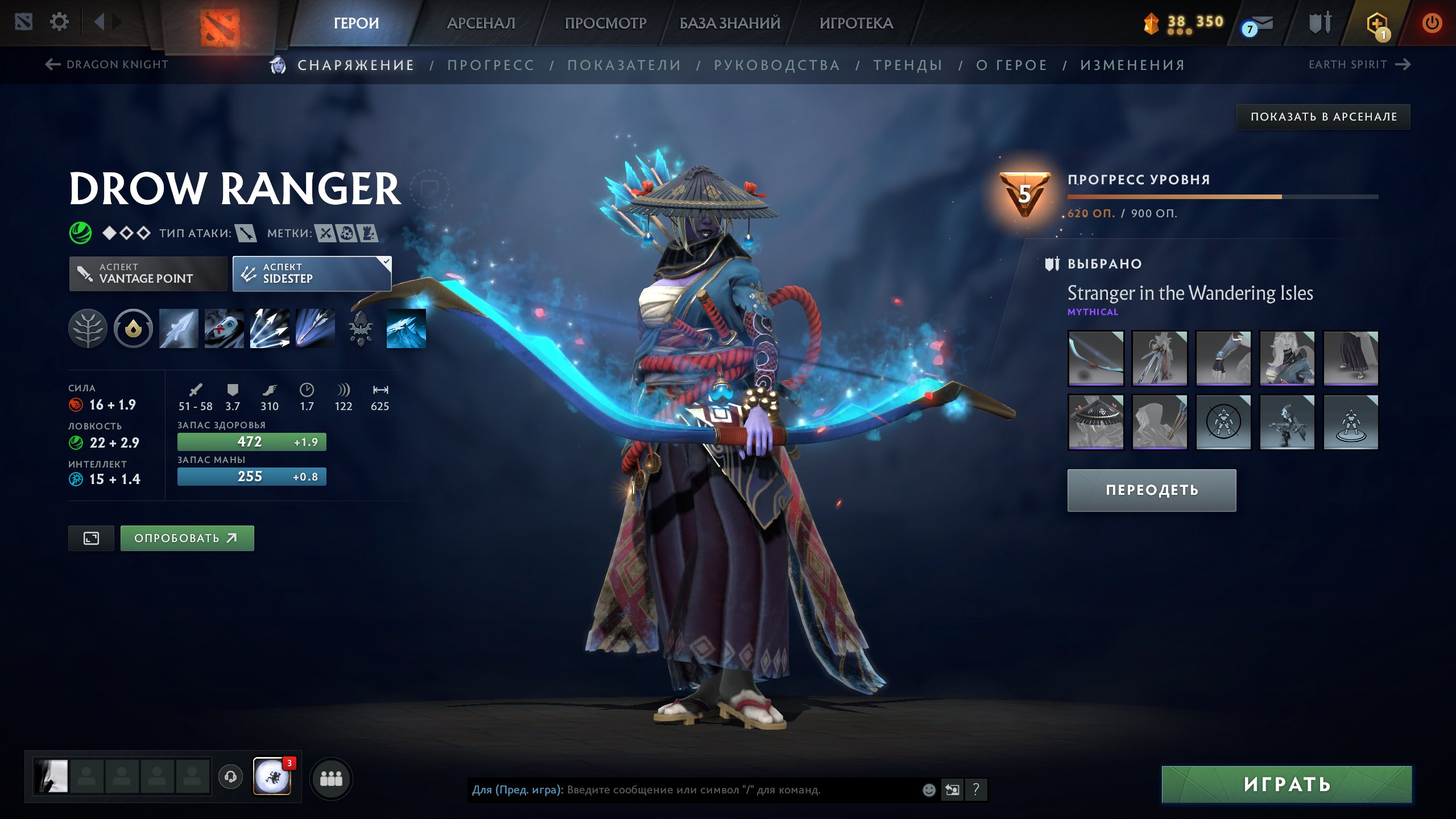The image size is (1456, 819).
Task: Open БАЗА ЗНАНИЙ section
Action: pyautogui.click(x=730, y=23)
